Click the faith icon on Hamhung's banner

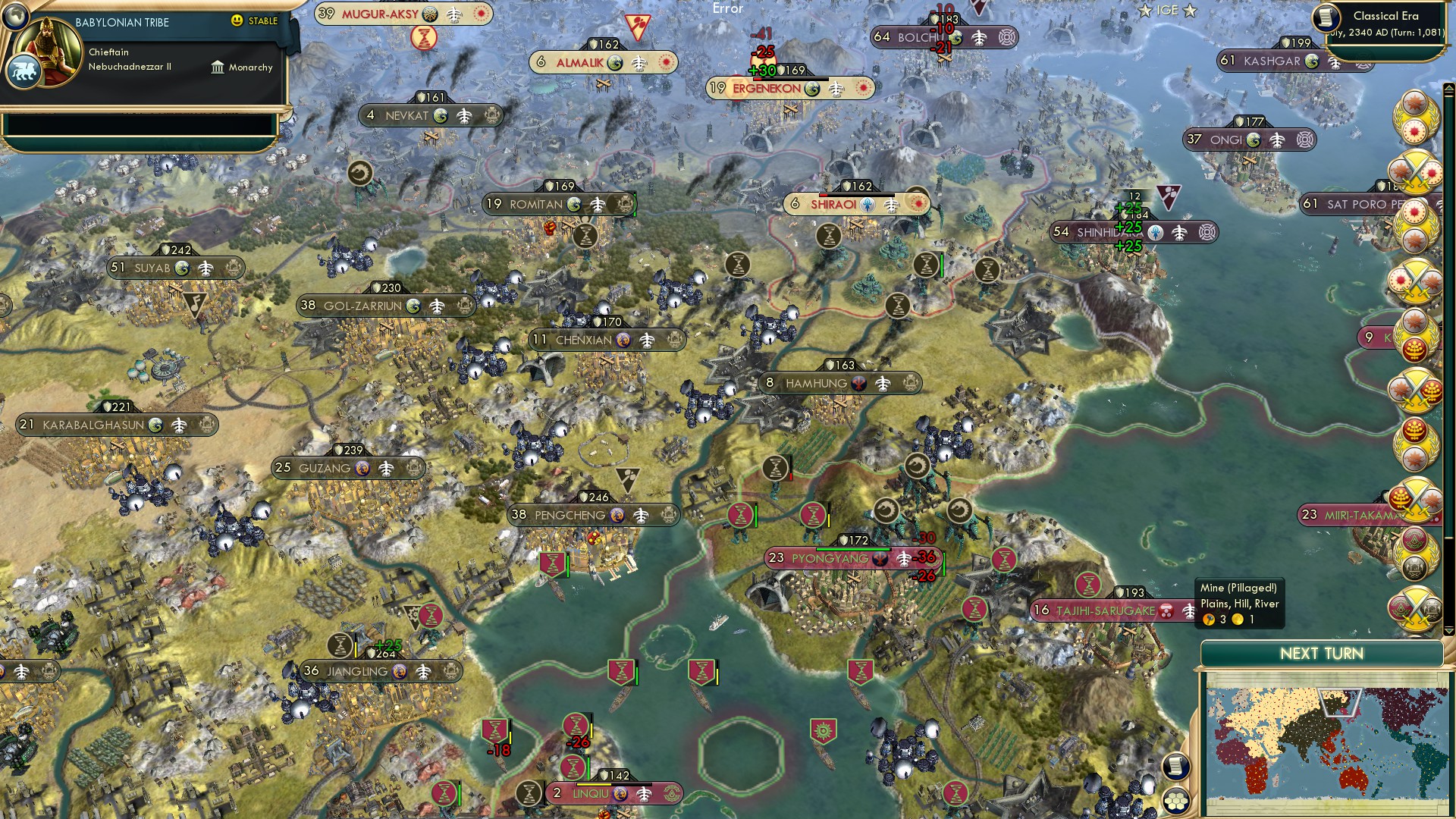[858, 383]
